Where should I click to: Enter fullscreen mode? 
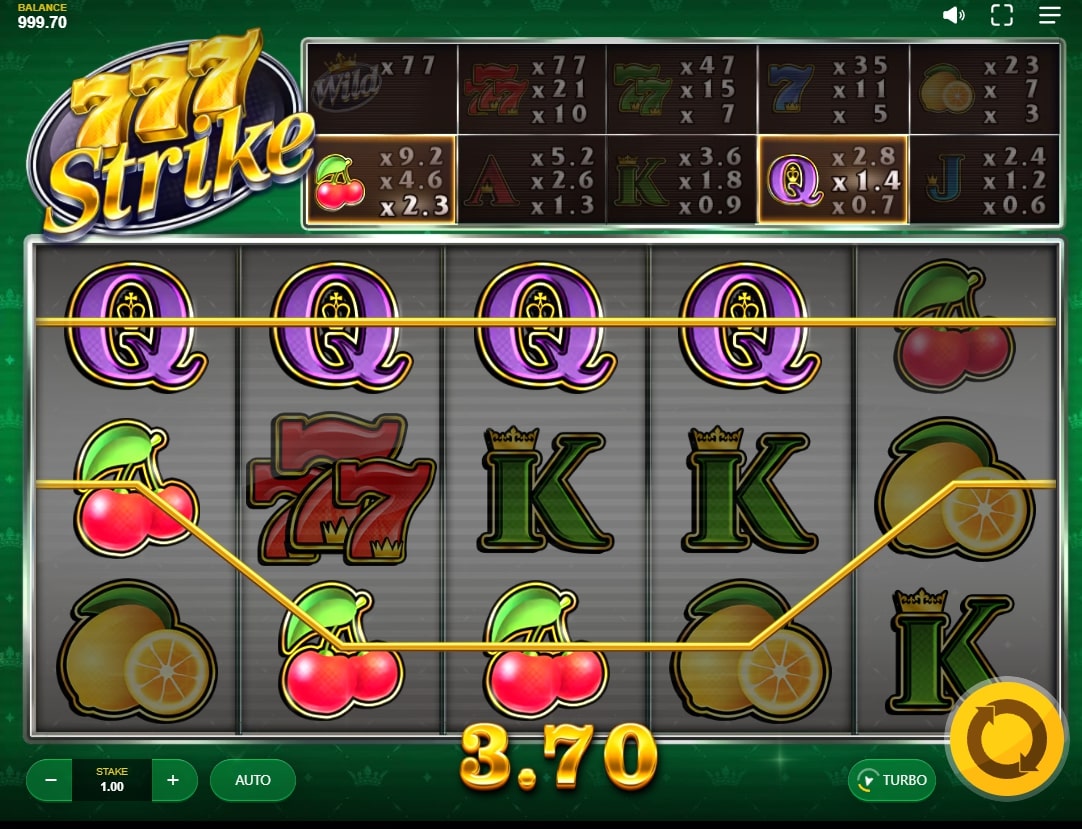(1001, 15)
